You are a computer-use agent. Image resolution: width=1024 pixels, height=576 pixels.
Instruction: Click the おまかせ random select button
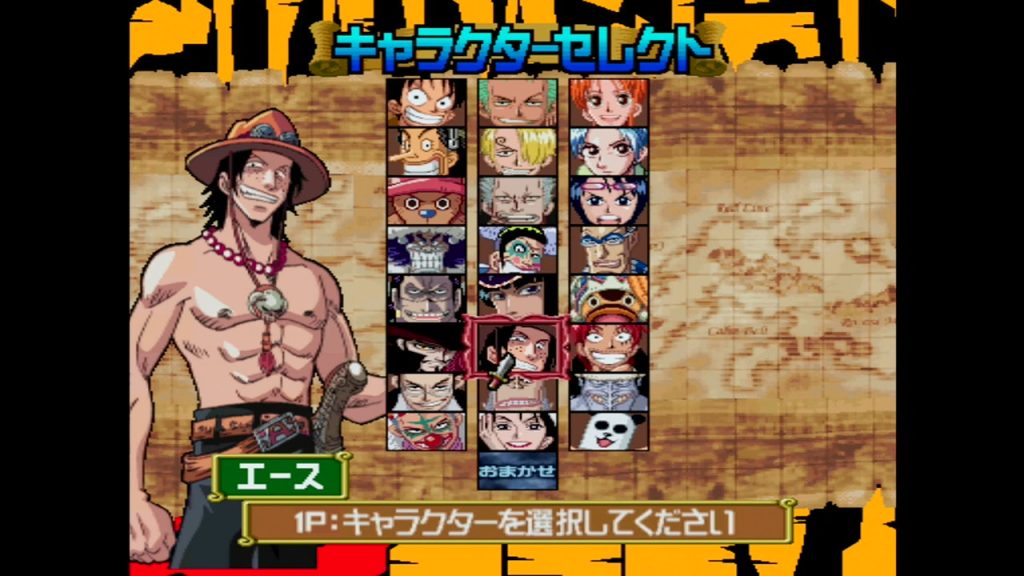click(517, 470)
